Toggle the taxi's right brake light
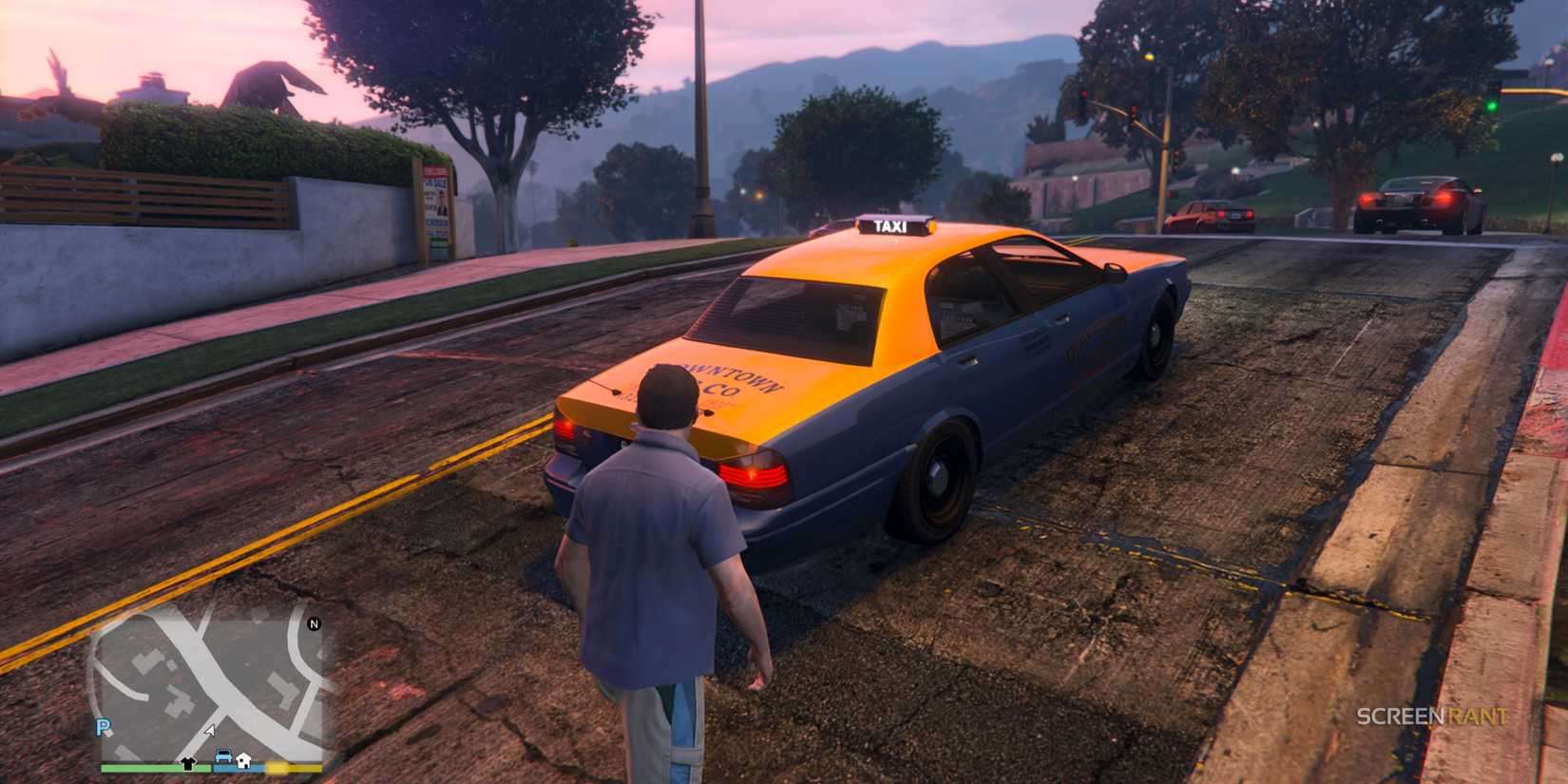This screenshot has height=784, width=1568. tap(755, 475)
